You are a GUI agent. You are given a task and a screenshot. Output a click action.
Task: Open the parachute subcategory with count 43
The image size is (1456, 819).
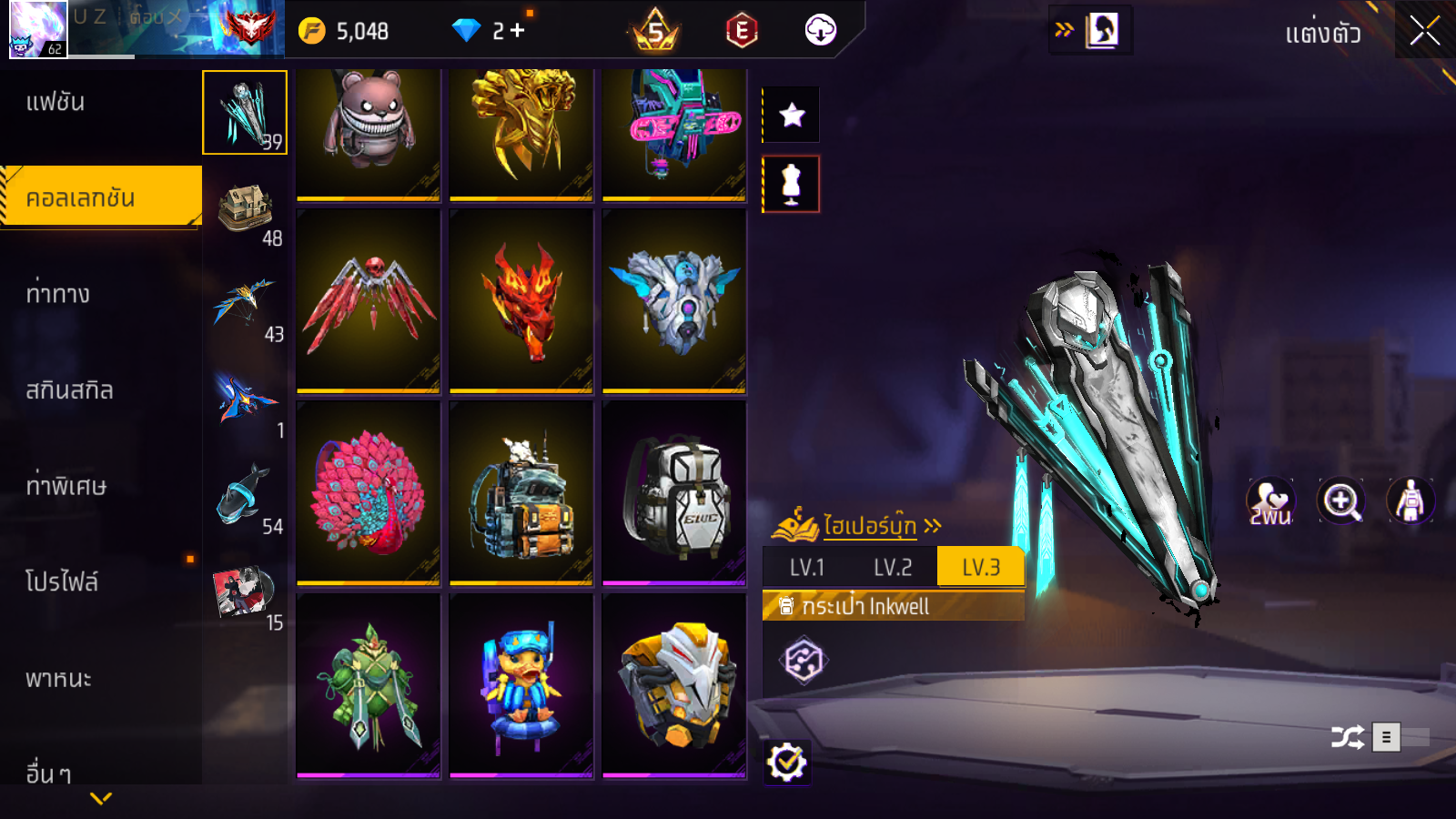246,309
